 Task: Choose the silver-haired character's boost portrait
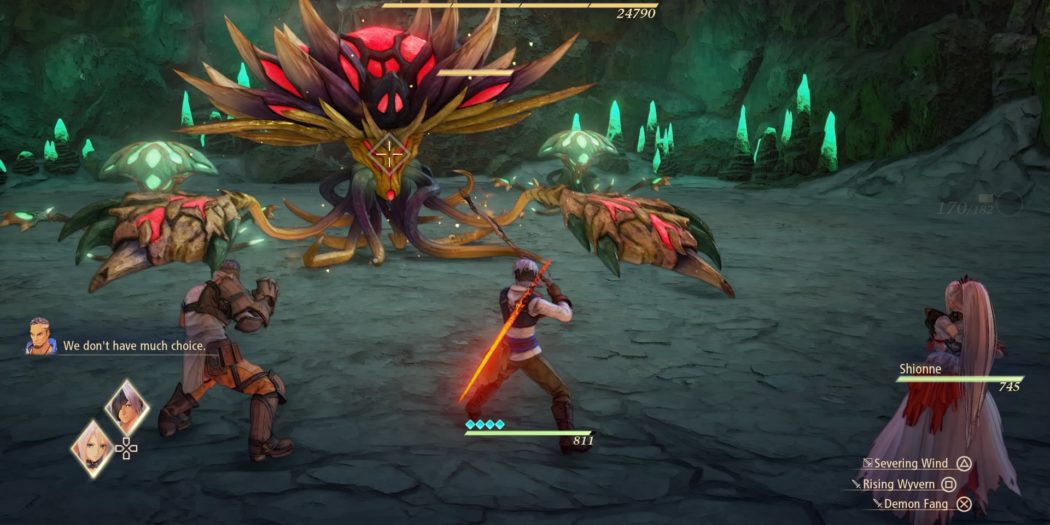[x=127, y=407]
